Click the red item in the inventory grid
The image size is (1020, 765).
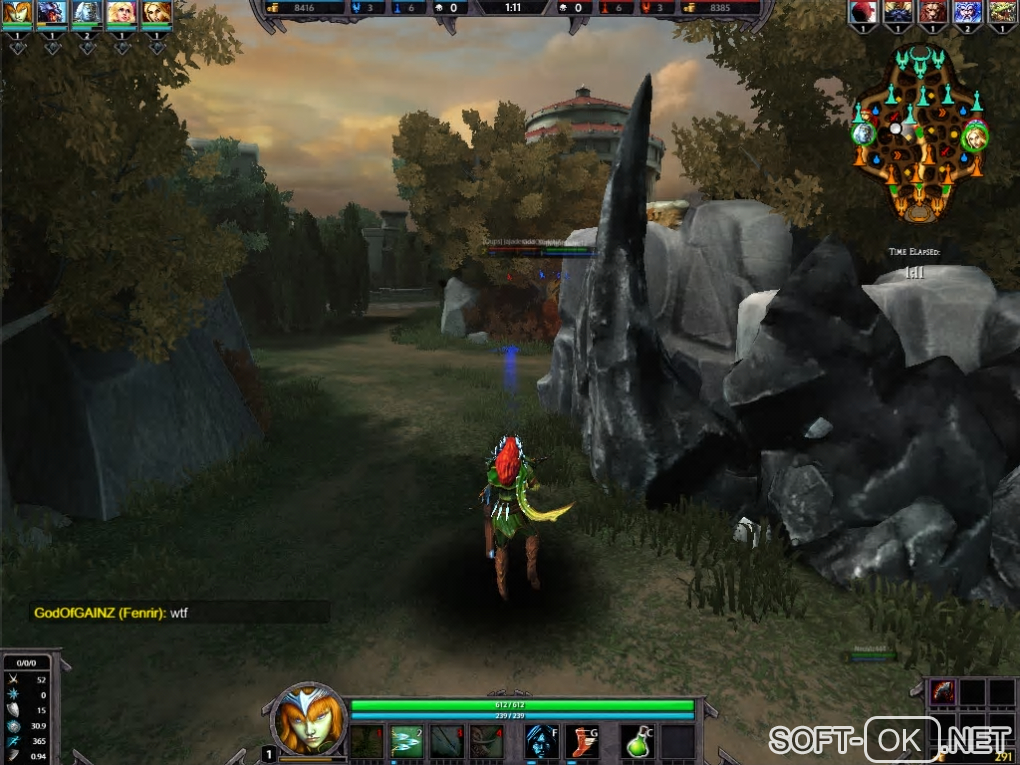(944, 692)
